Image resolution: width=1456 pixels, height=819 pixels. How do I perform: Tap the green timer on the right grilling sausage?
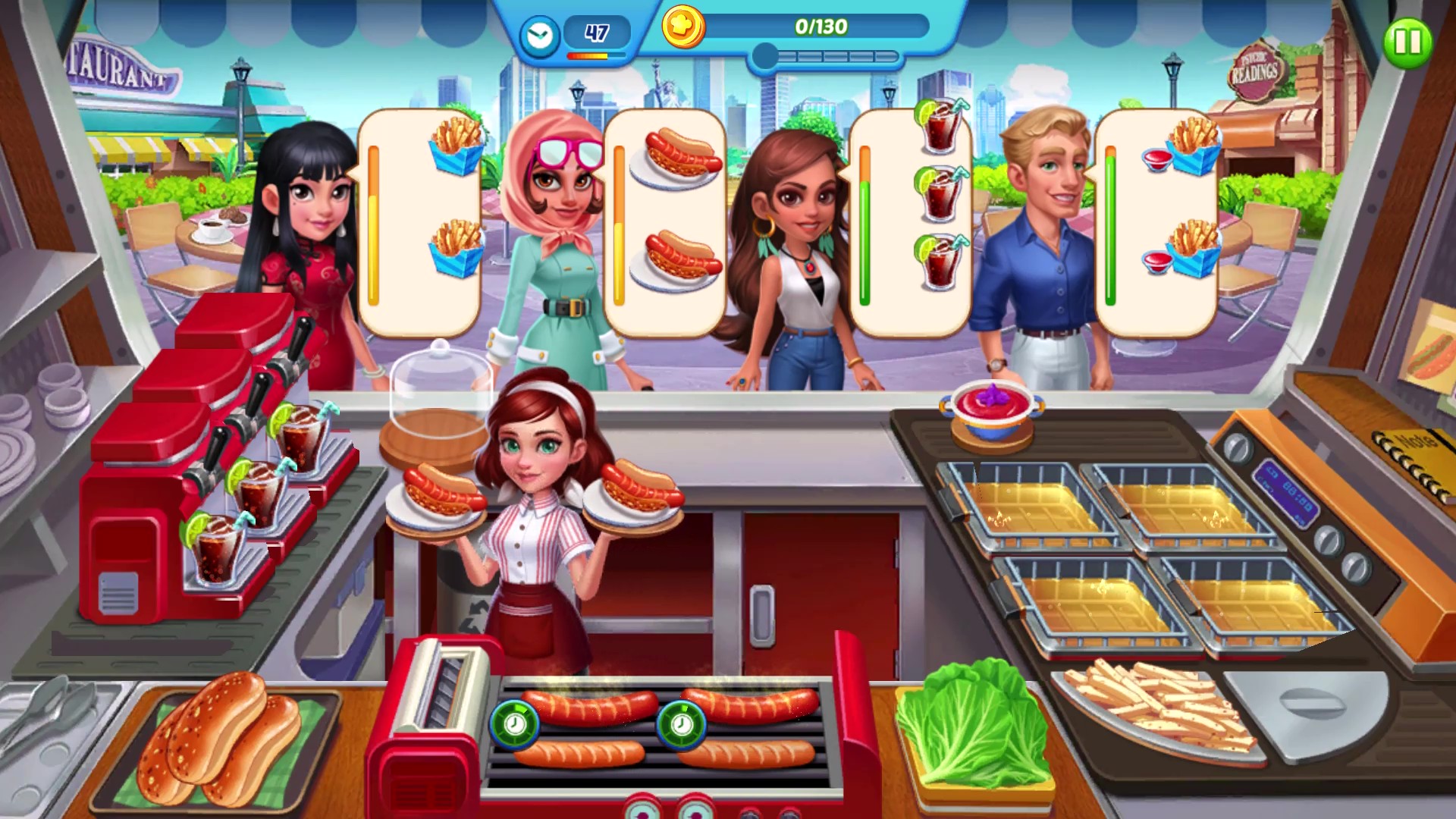[x=682, y=724]
